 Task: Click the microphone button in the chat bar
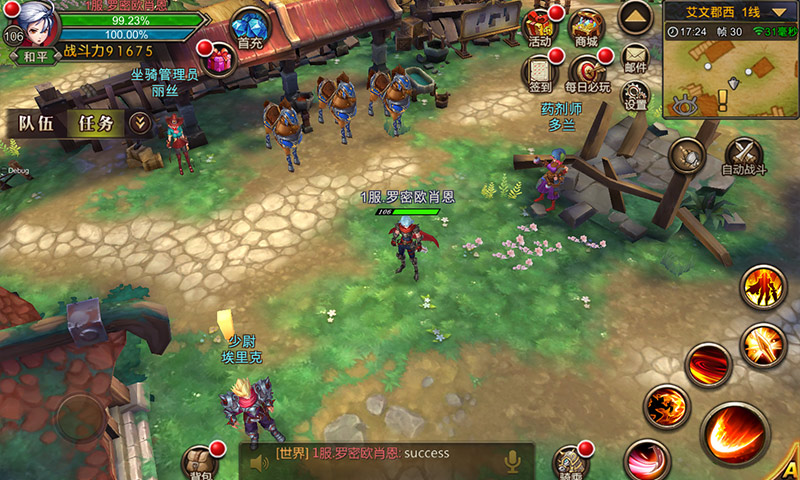click(513, 461)
